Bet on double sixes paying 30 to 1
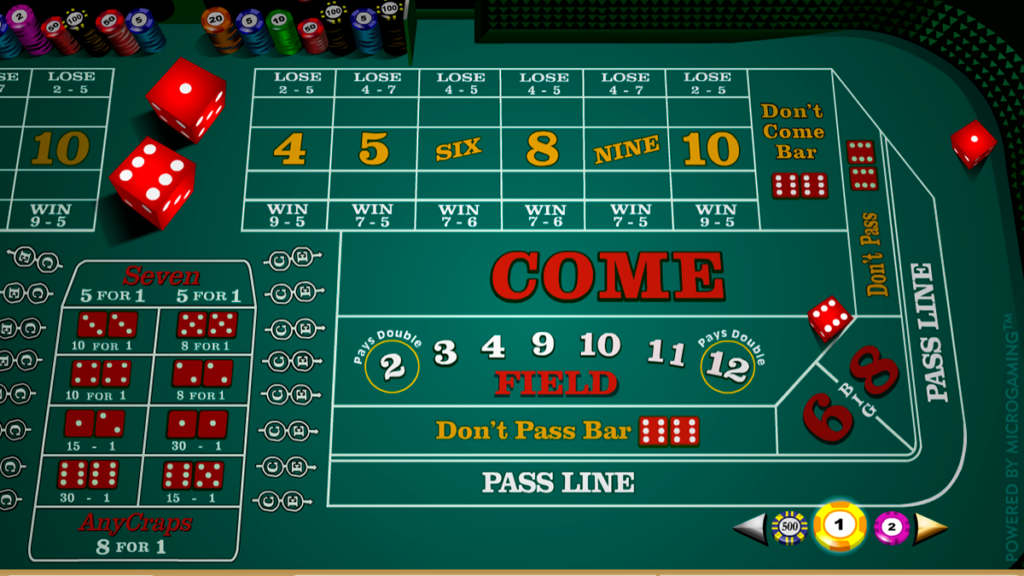Image resolution: width=1024 pixels, height=576 pixels. pos(88,476)
